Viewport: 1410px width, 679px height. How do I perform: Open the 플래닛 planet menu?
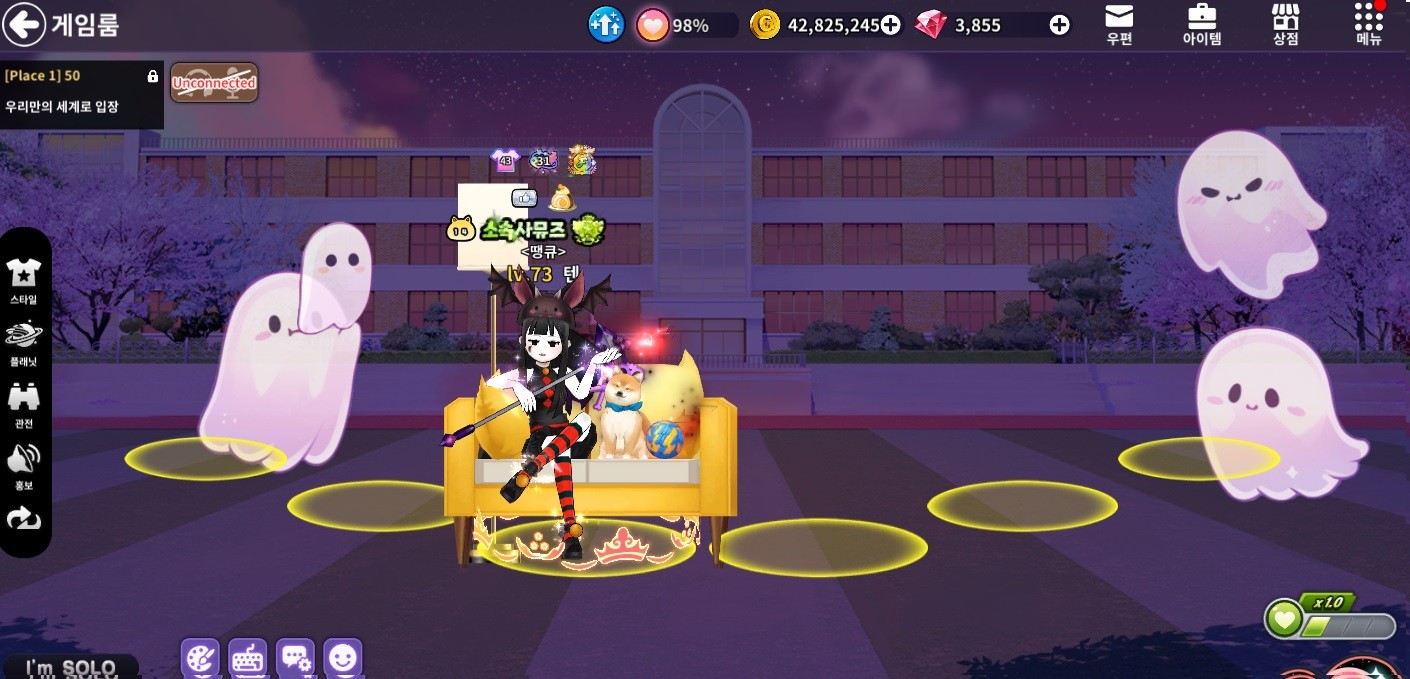24,341
